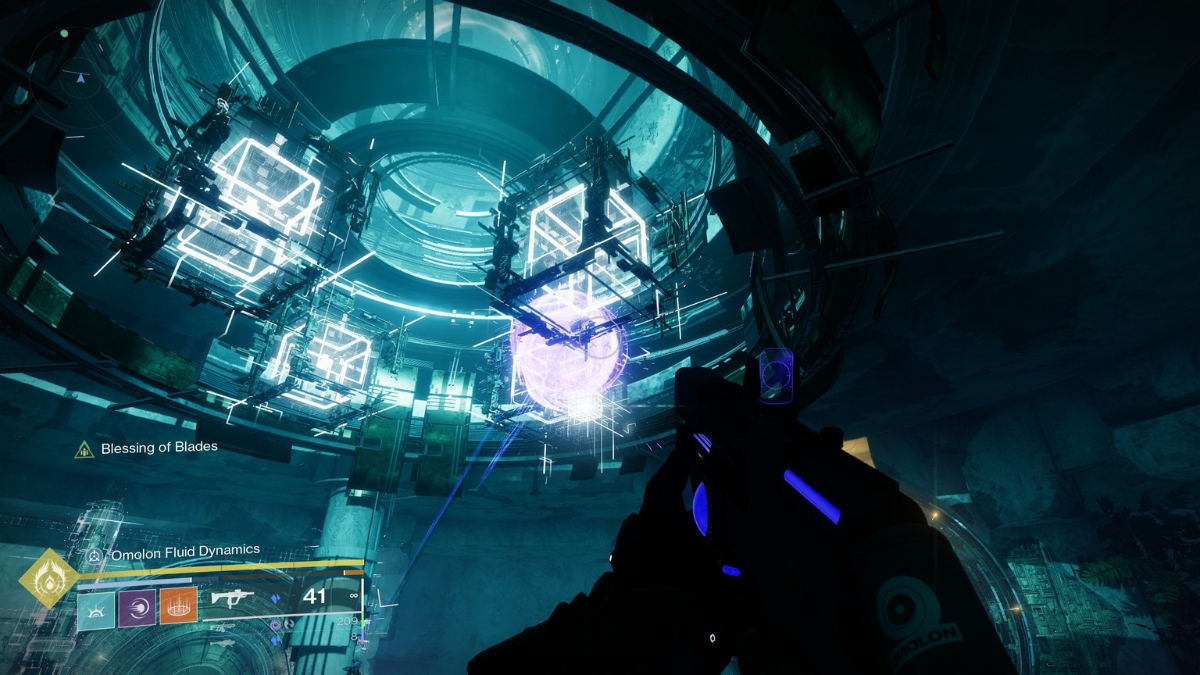The width and height of the screenshot is (1200, 675).
Task: Click the Omolon Fluid Dynamics perk icon
Action: click(x=94, y=551)
